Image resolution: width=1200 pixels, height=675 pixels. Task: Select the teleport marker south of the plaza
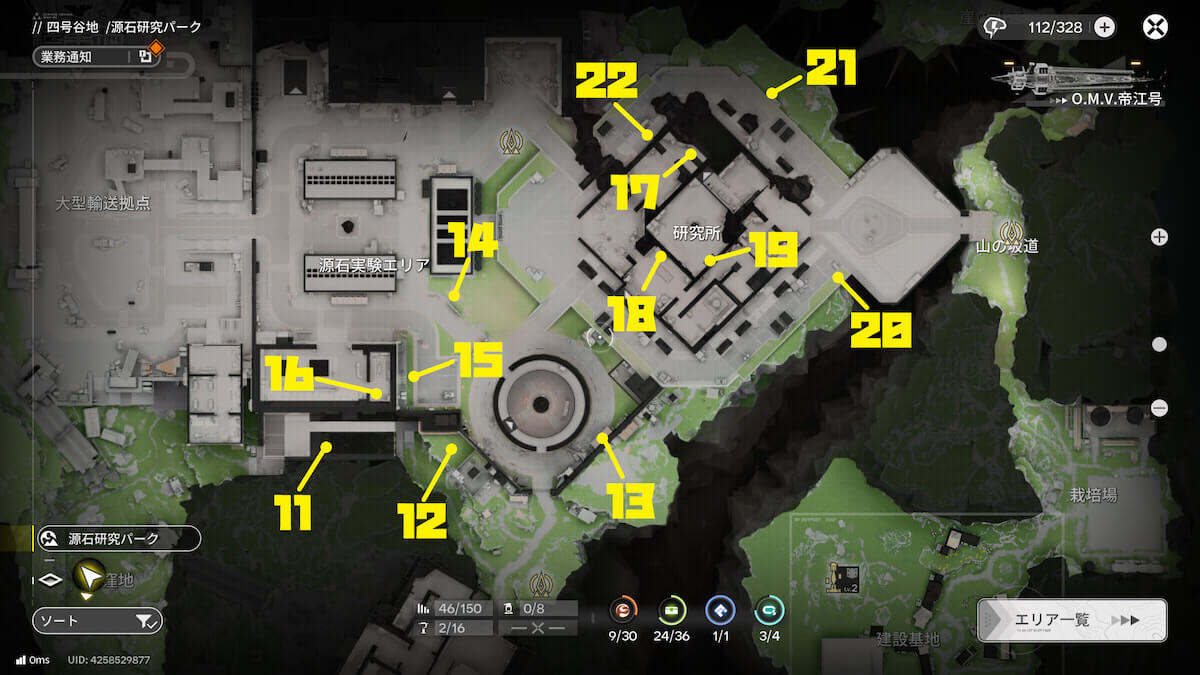543,582
